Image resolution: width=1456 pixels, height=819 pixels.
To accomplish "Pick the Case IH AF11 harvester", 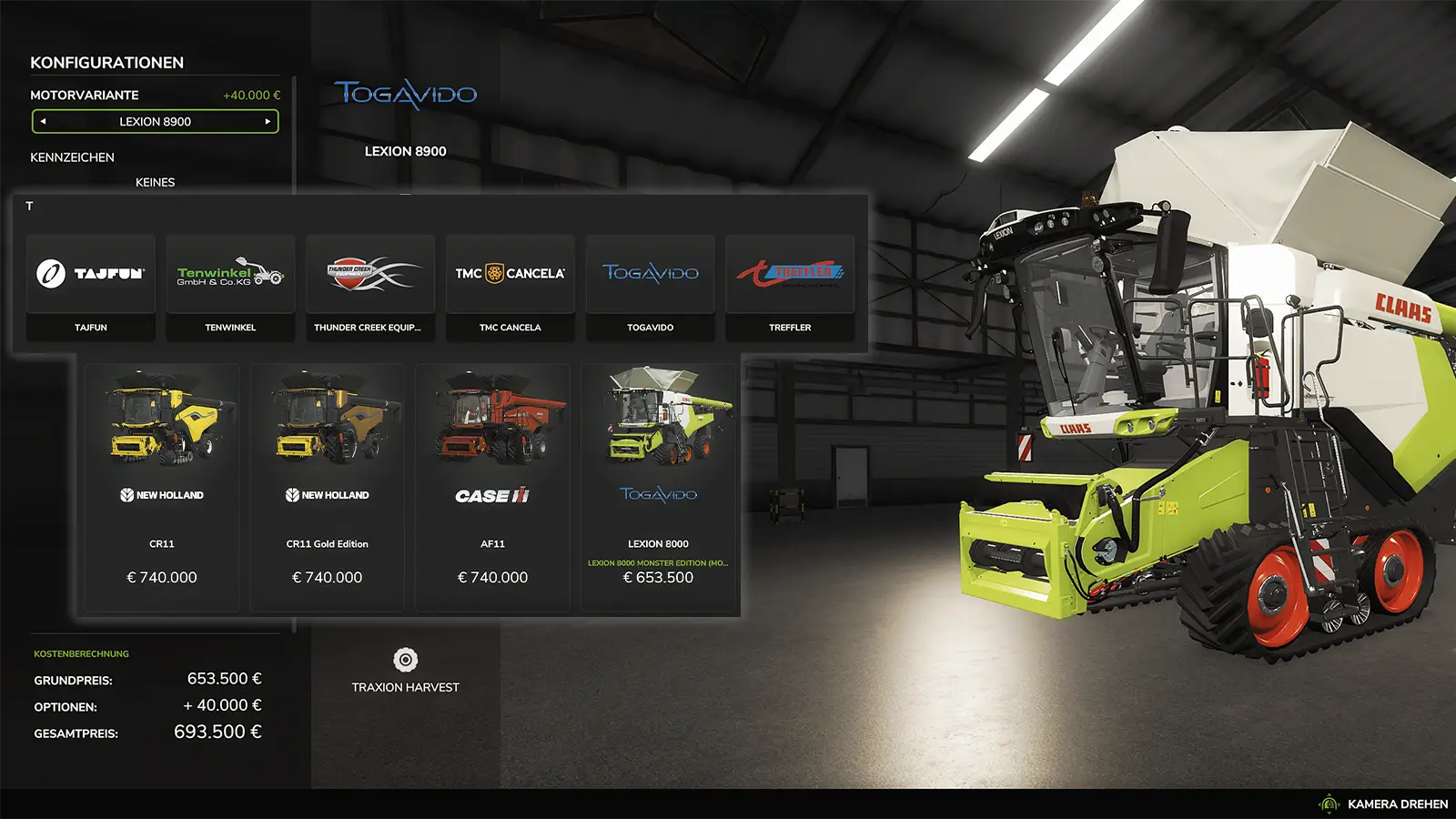I will pyautogui.click(x=492, y=487).
